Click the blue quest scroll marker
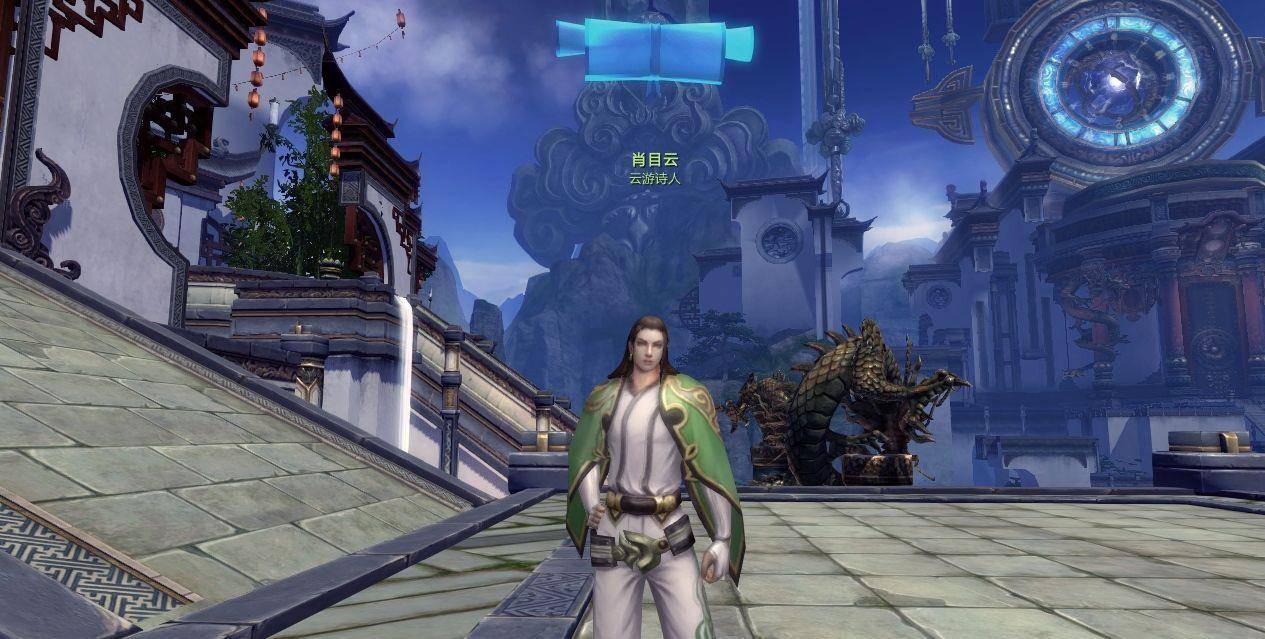The width and height of the screenshot is (1265, 639). click(654, 49)
